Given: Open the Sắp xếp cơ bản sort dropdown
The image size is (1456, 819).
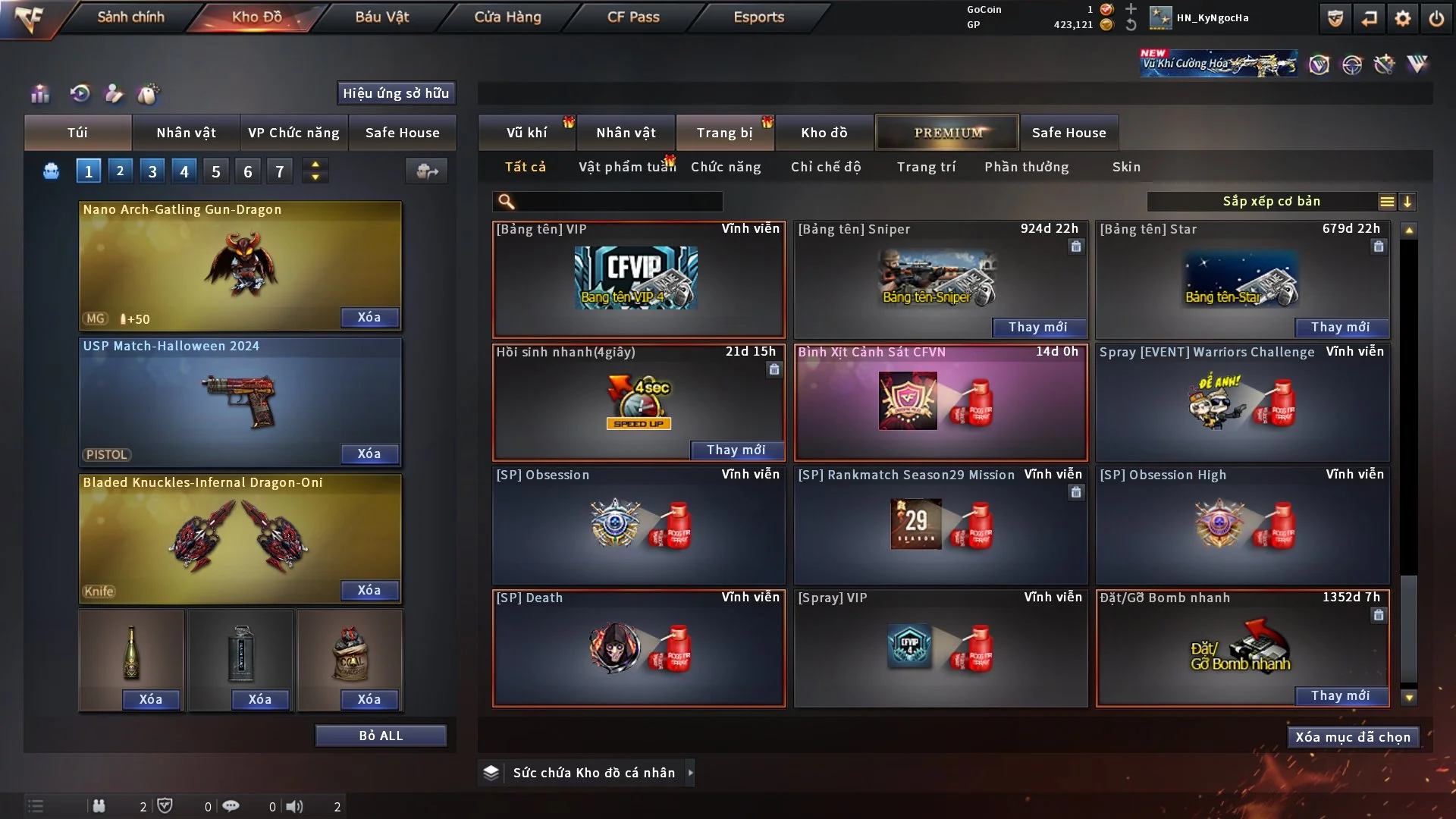Looking at the screenshot, I should click(1271, 201).
